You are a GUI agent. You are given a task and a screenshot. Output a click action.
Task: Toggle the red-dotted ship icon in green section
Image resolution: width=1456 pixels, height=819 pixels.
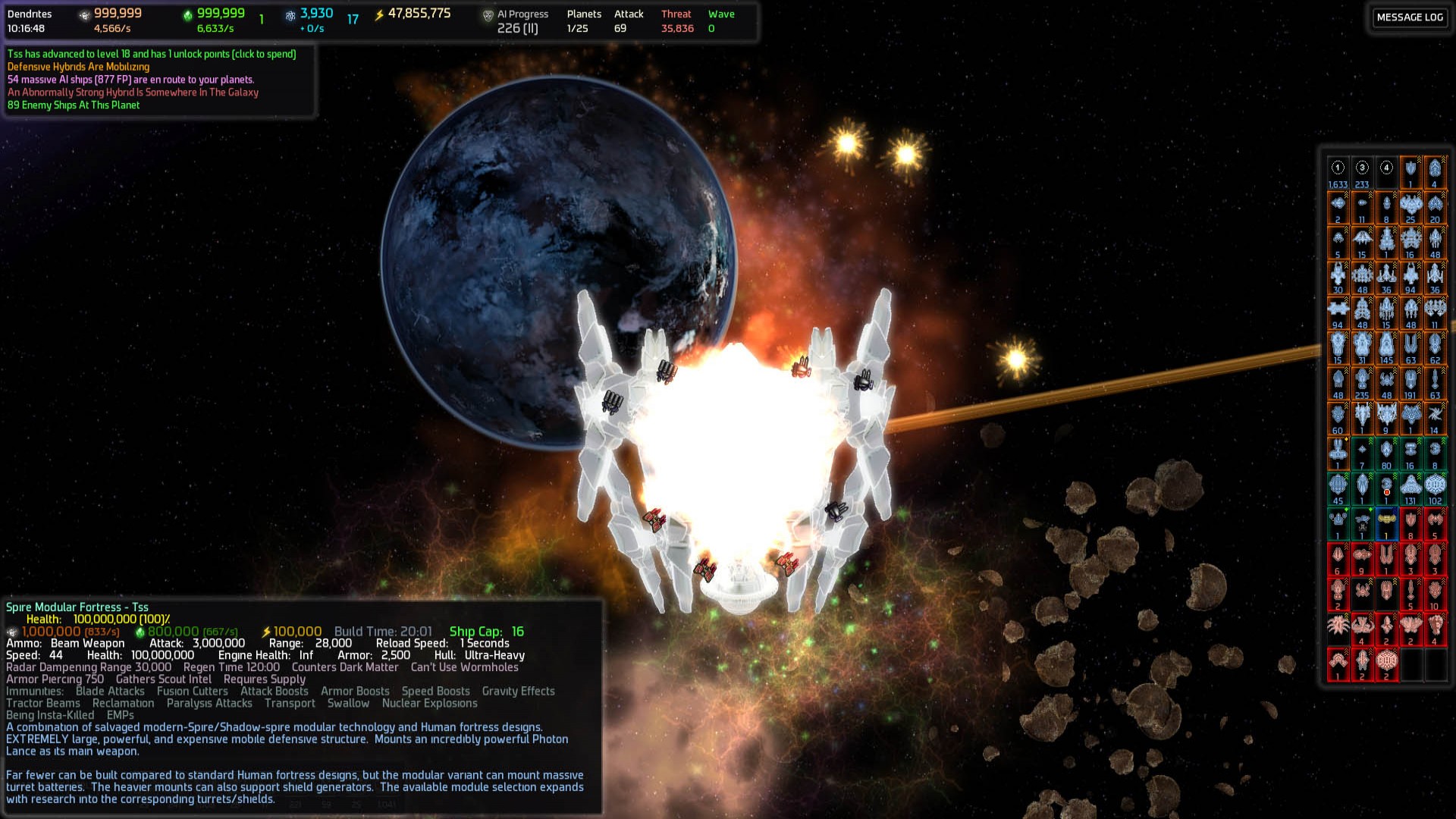(1387, 485)
